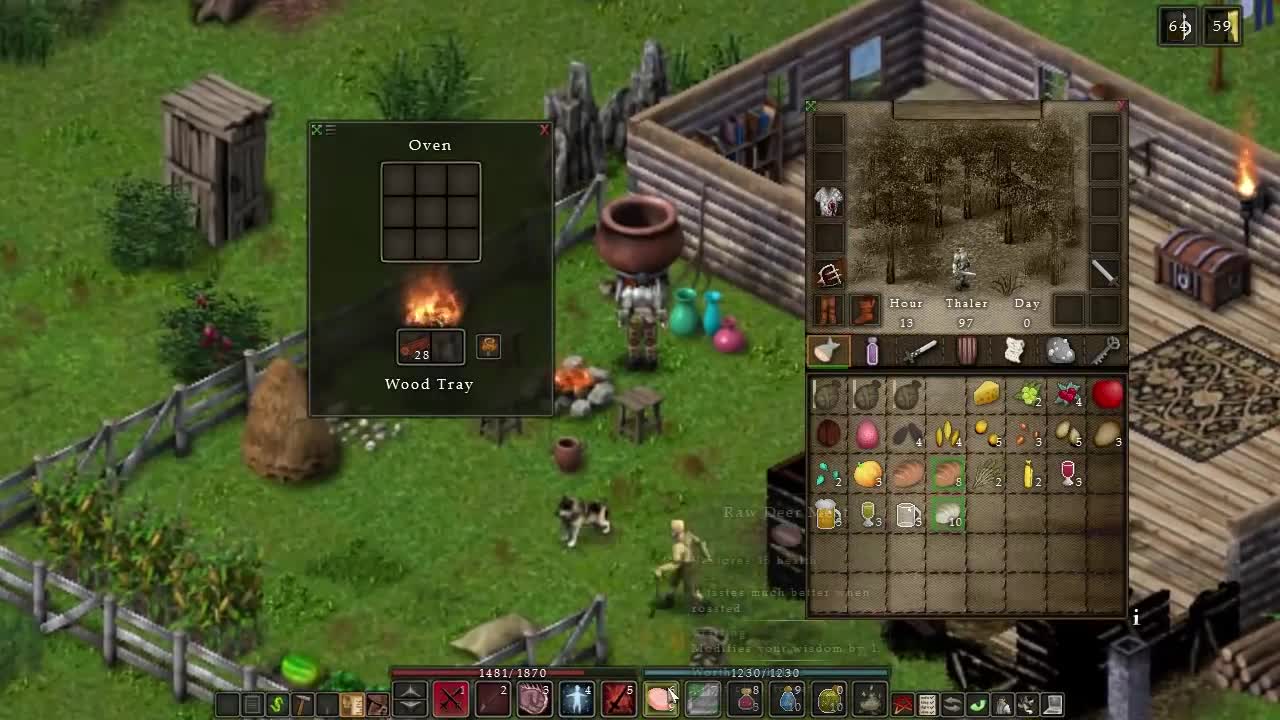
Task: Select the keys inventory tab
Action: point(1105,351)
